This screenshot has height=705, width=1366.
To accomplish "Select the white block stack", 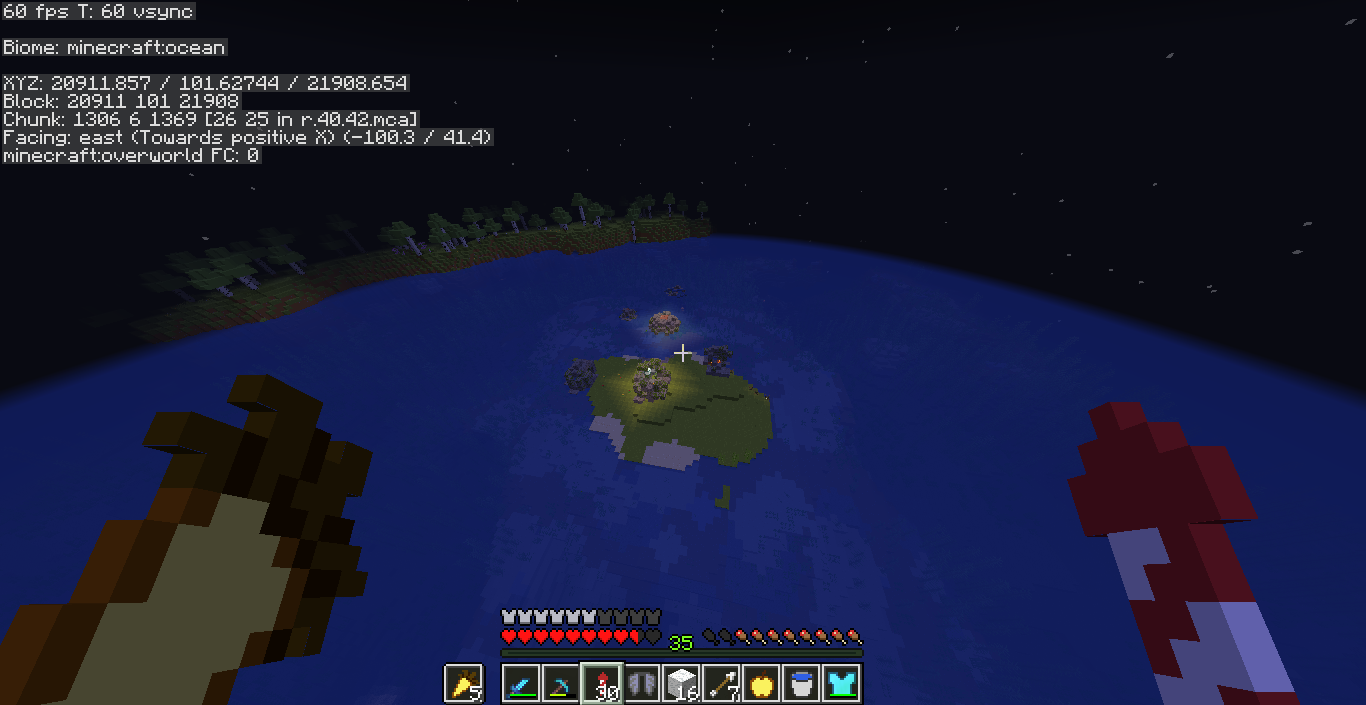I will point(682,684).
